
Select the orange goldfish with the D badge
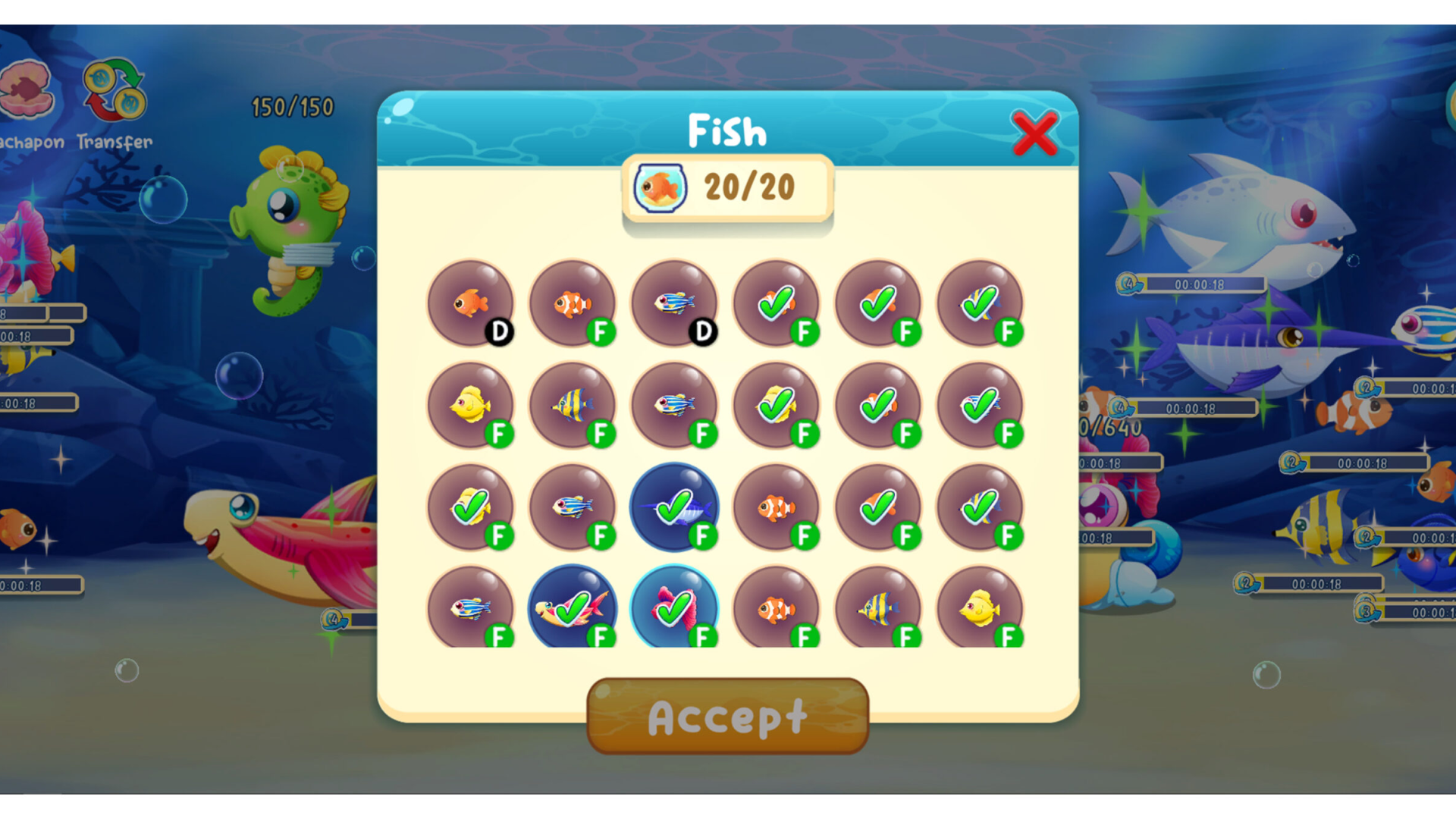[x=470, y=303]
